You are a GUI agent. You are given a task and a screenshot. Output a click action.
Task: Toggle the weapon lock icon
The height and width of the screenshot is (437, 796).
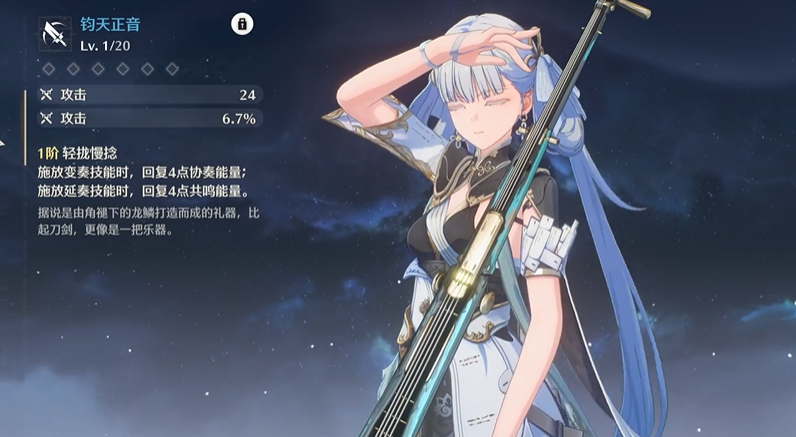pos(241,25)
